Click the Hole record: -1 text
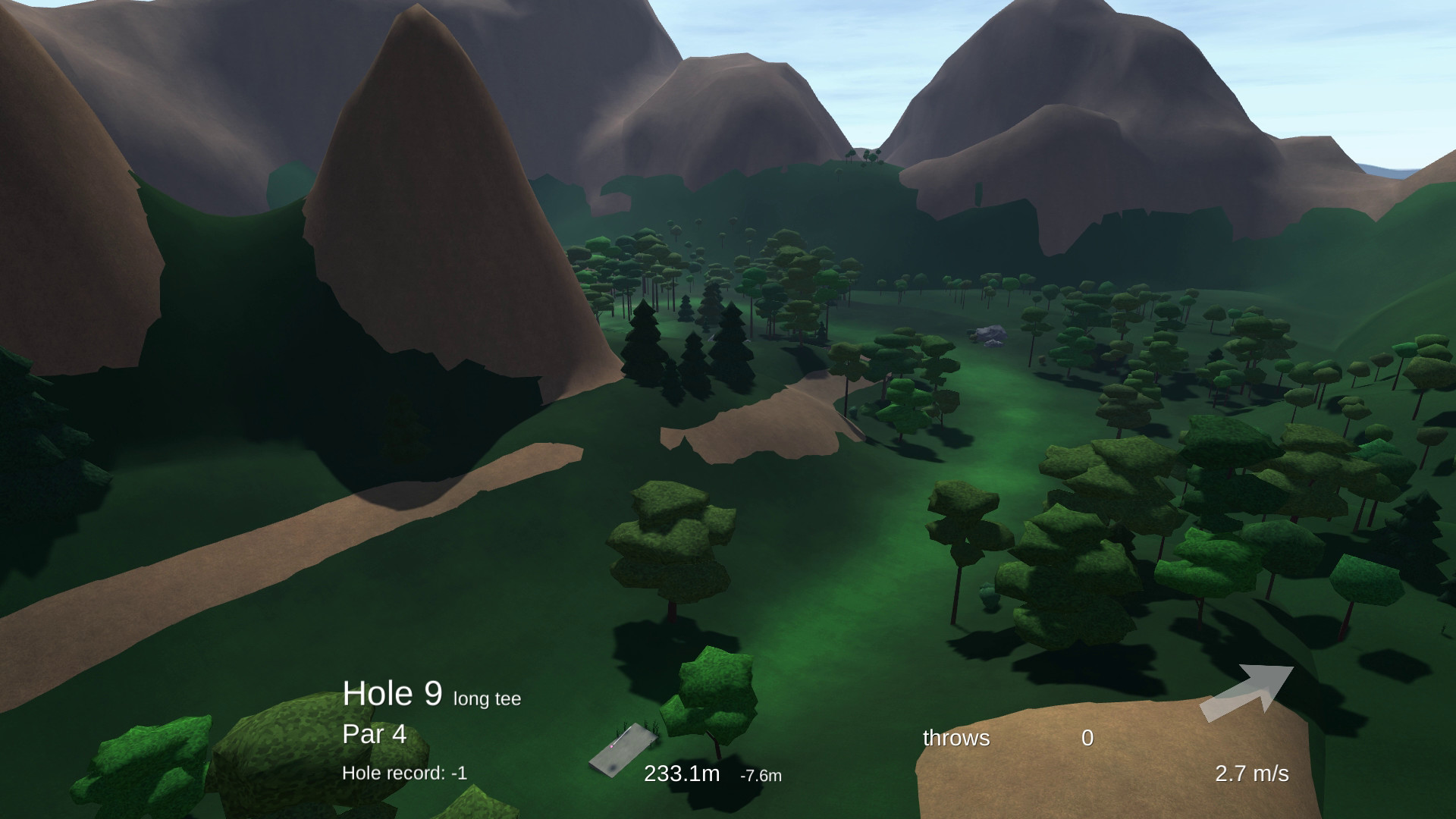 coord(406,771)
